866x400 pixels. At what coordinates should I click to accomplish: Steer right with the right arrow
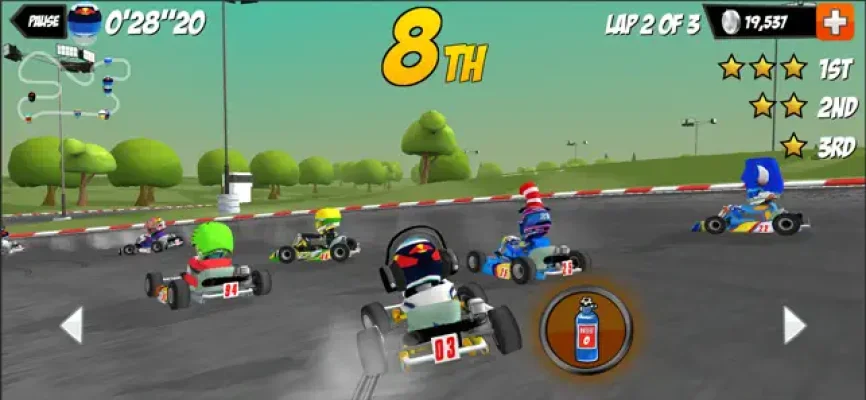(793, 325)
